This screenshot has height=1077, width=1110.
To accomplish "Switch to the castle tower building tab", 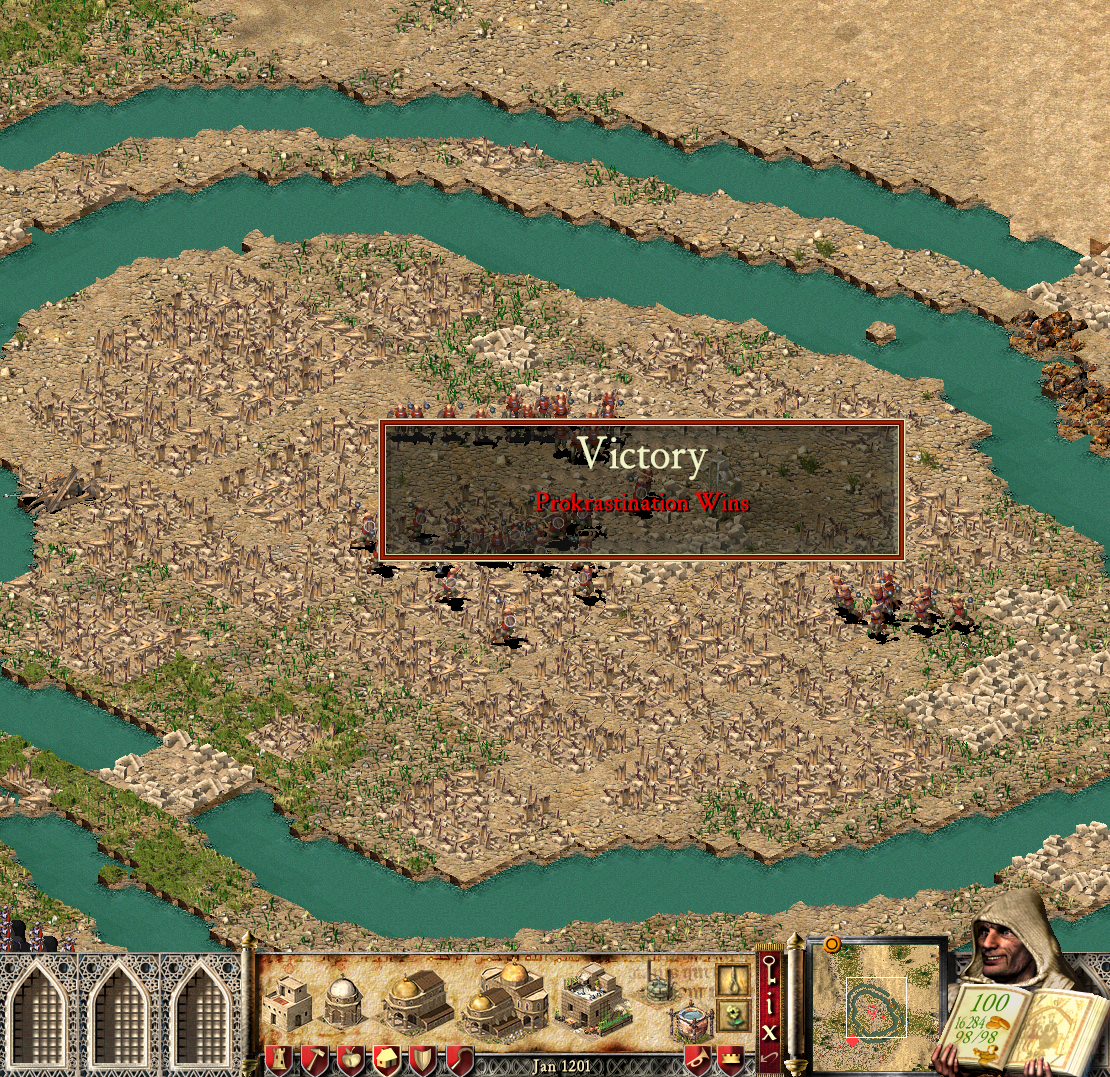I will pyautogui.click(x=277, y=1061).
